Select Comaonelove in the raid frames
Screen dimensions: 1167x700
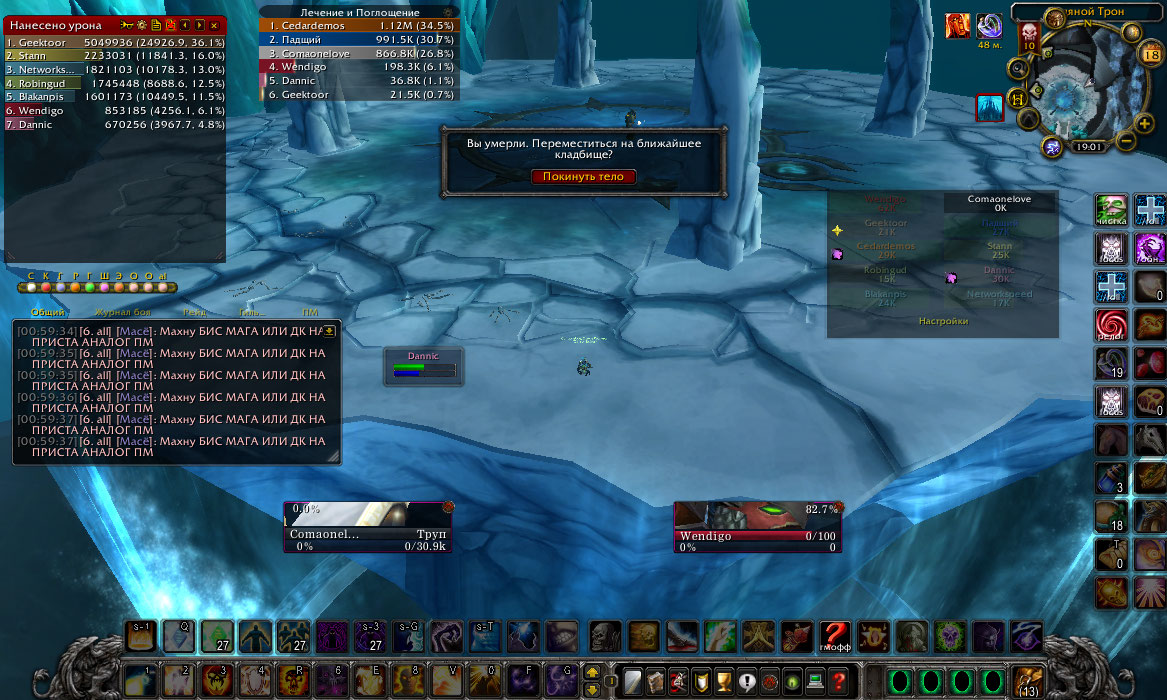tap(999, 204)
